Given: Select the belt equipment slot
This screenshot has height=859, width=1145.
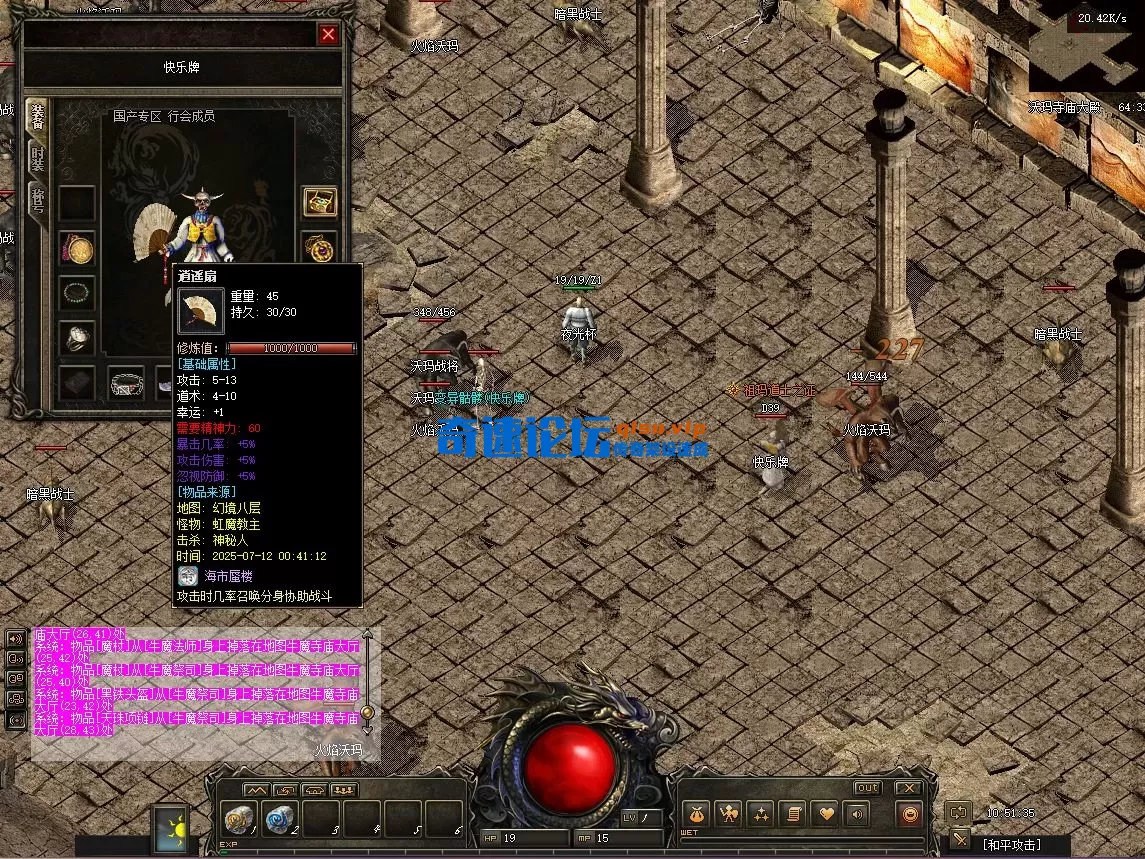Looking at the screenshot, I should [x=127, y=383].
